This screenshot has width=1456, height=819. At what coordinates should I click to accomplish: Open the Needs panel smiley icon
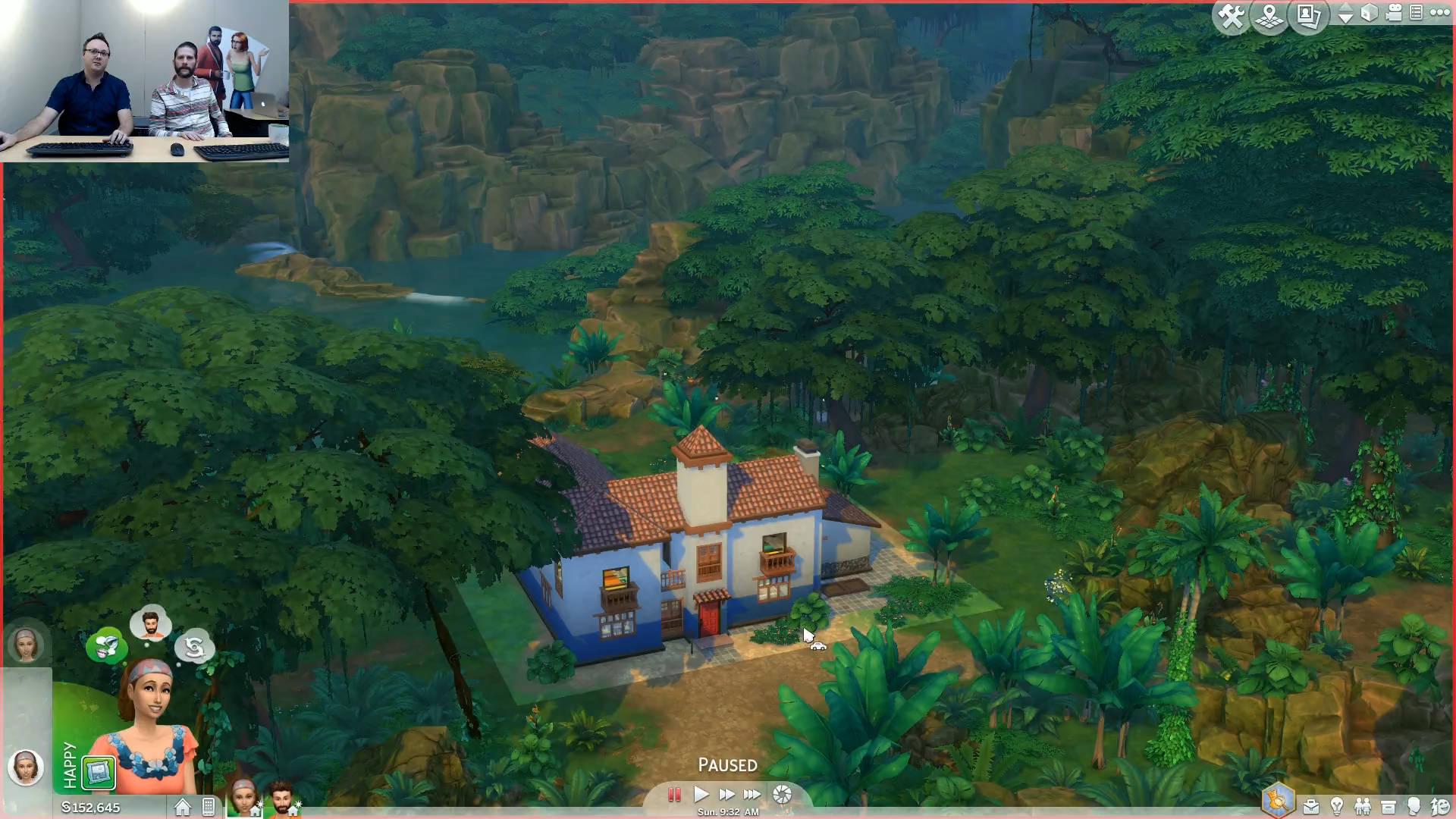[1439, 806]
